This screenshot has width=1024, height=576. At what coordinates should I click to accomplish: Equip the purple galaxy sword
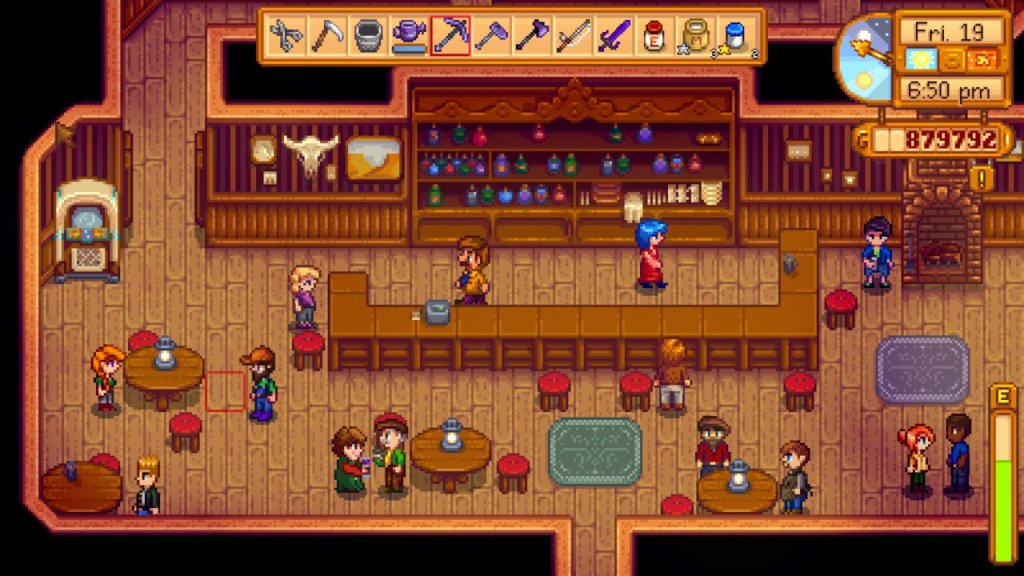tap(614, 37)
